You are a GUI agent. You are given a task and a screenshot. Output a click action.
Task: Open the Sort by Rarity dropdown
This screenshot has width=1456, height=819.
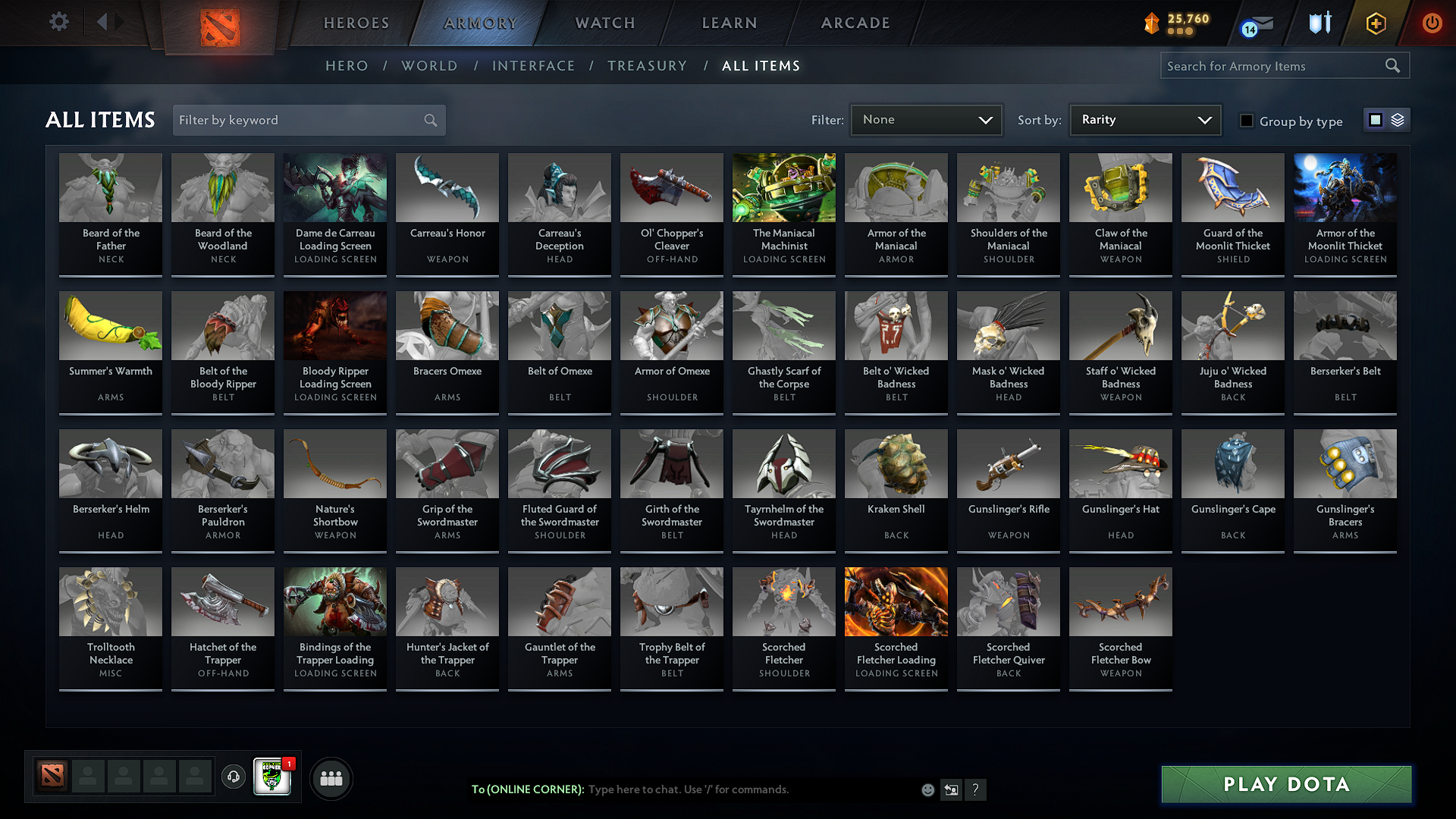pyautogui.click(x=1144, y=119)
